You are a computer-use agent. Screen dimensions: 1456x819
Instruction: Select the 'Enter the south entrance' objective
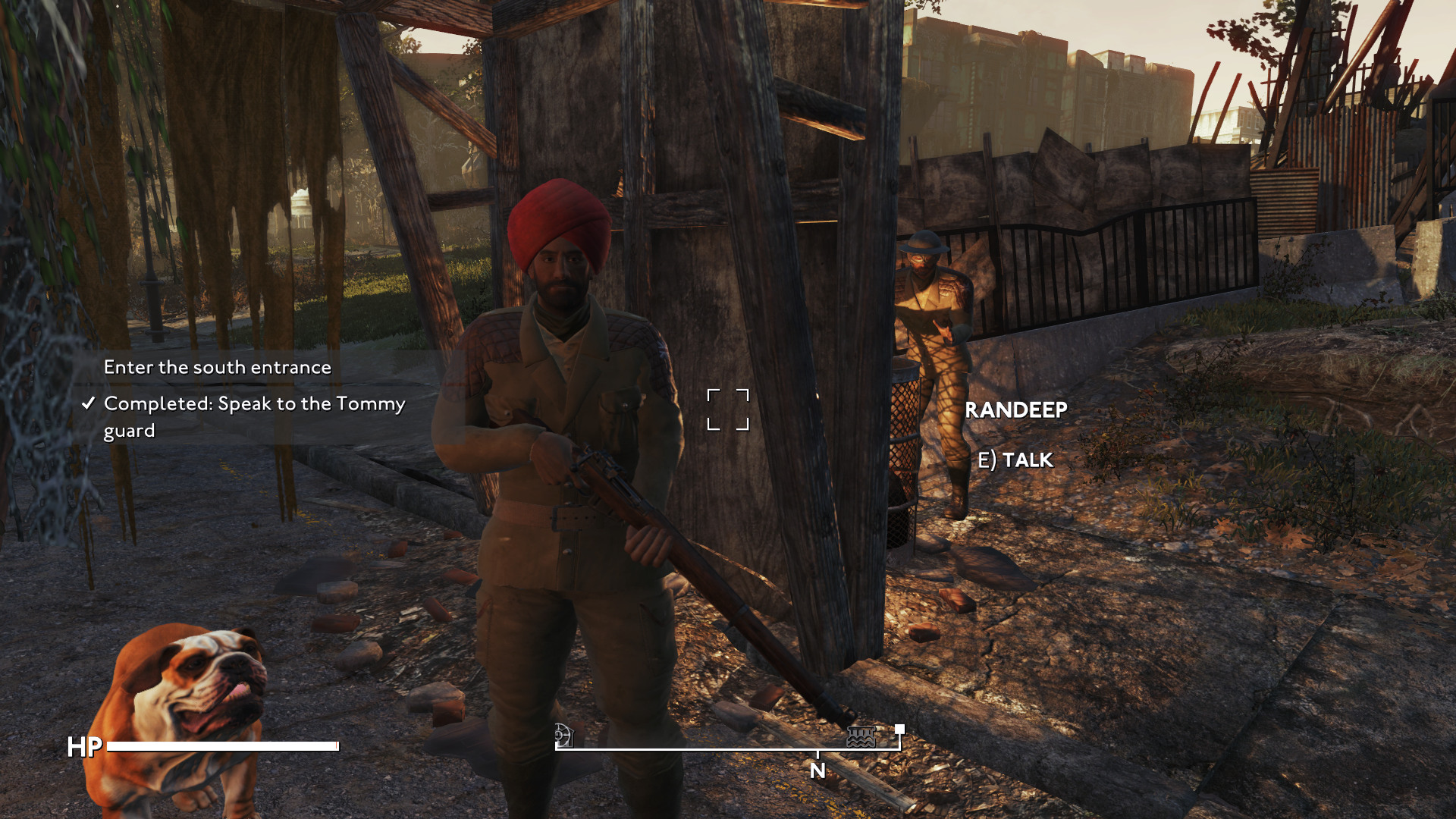coord(217,367)
